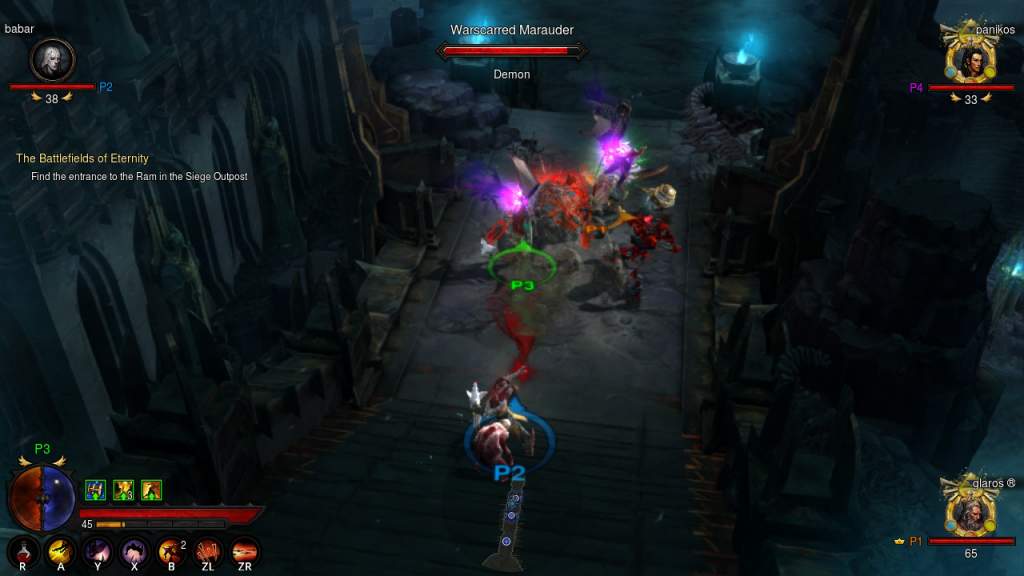
Task: Inspect the buff icon with 3 stacks
Action: point(124,489)
